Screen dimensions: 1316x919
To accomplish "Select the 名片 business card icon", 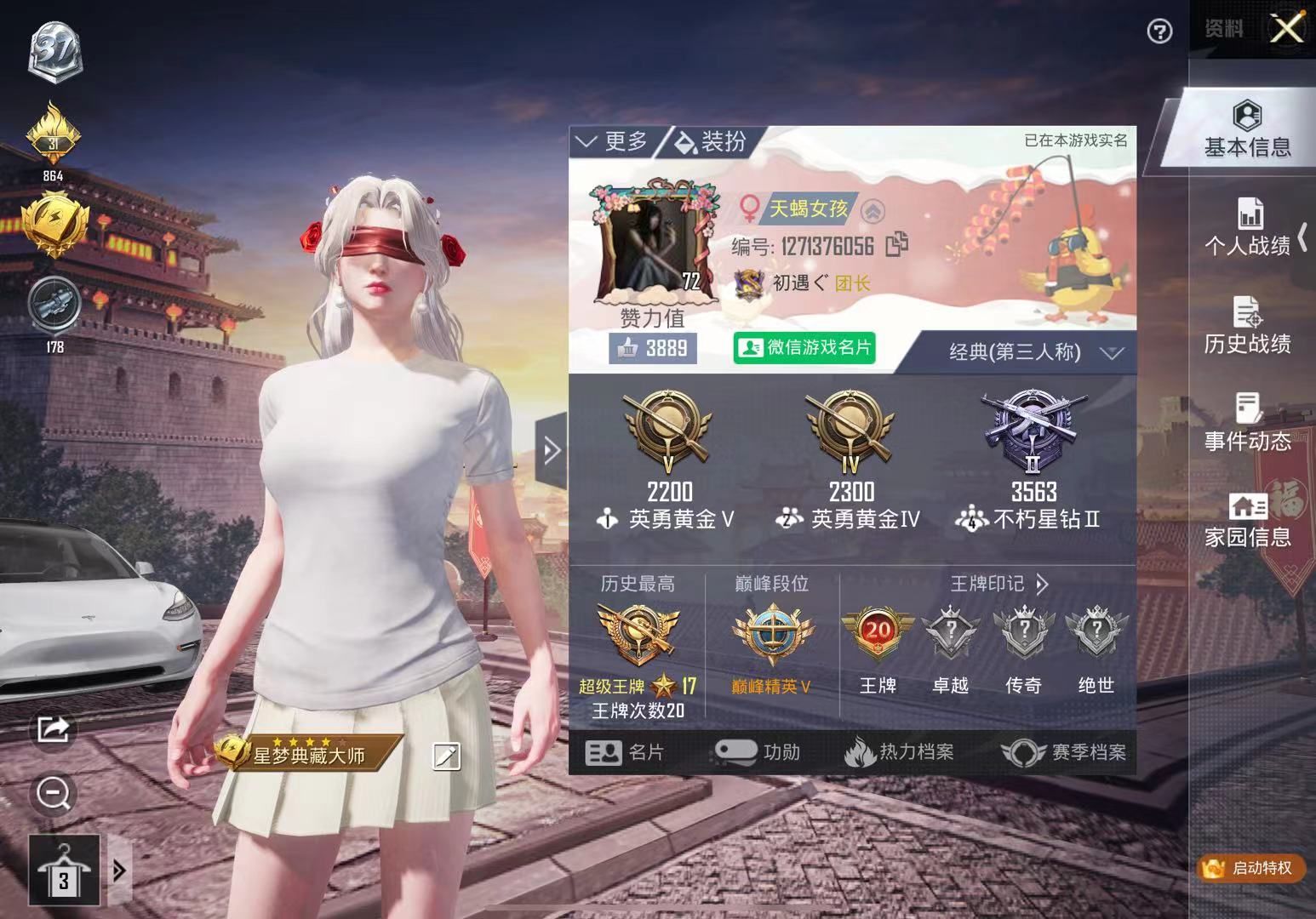I will click(626, 752).
